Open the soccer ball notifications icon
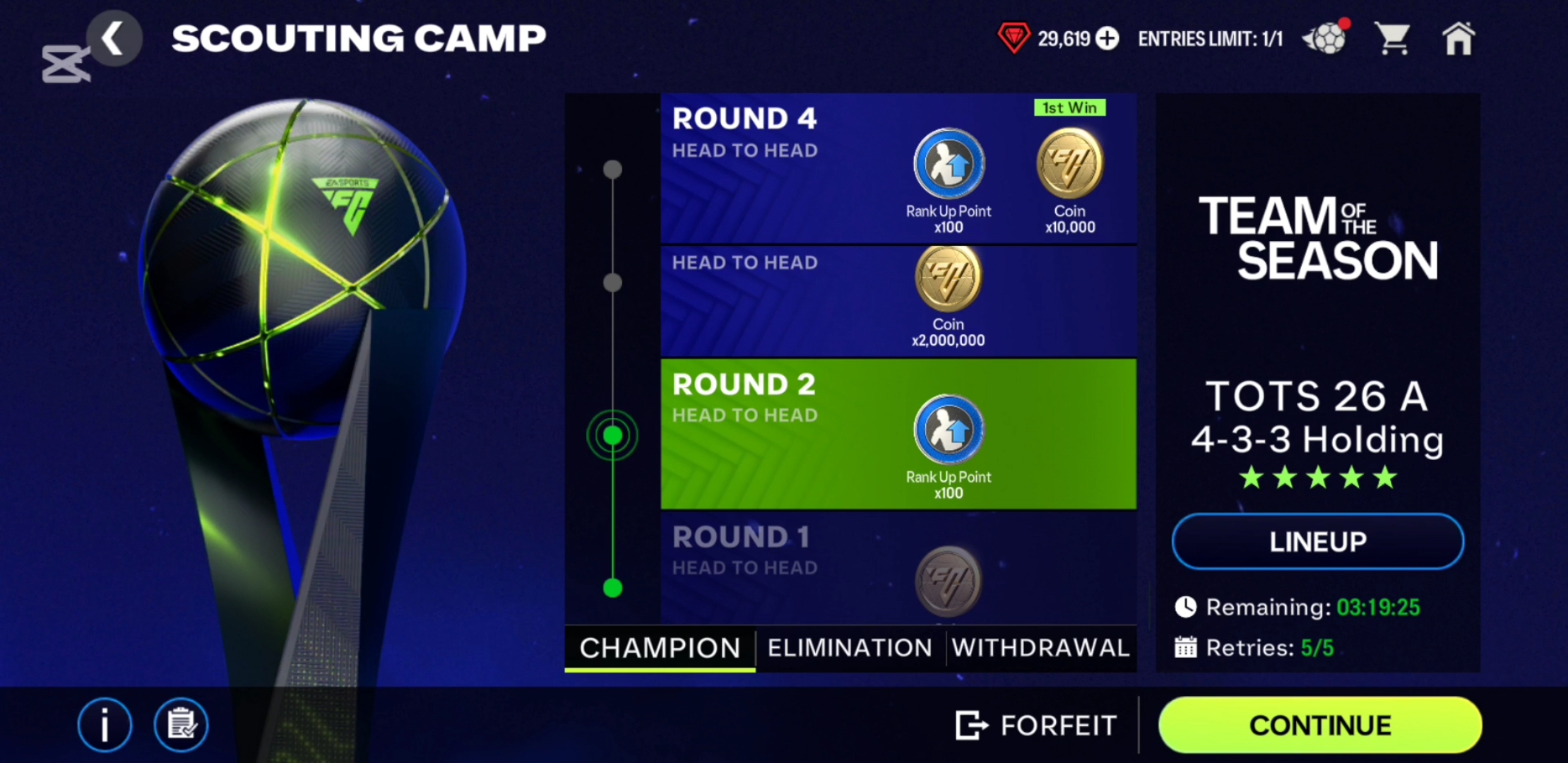Image resolution: width=1568 pixels, height=763 pixels. point(1326,38)
